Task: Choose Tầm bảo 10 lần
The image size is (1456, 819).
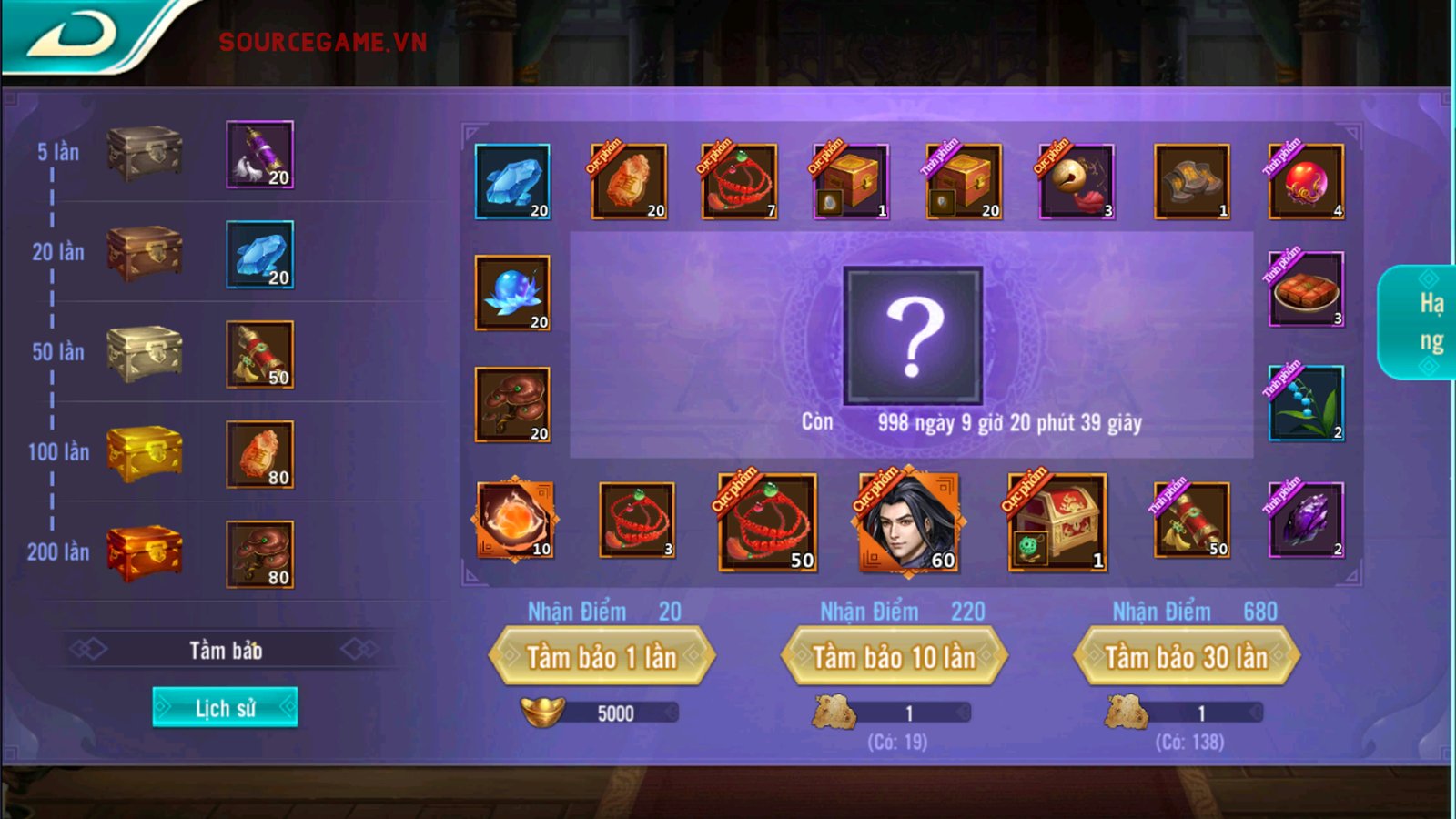Action: [894, 656]
